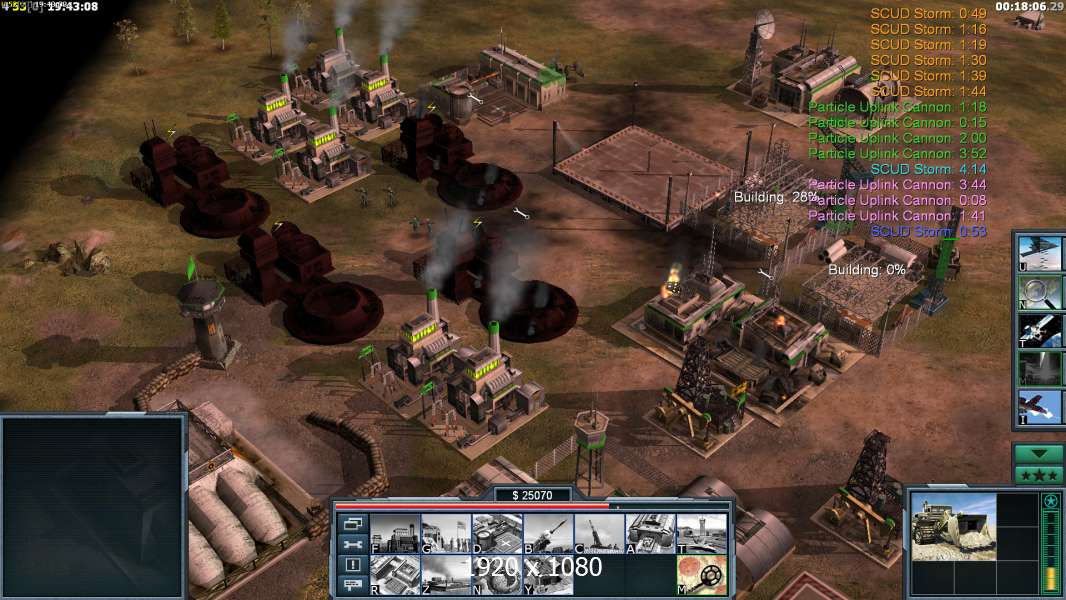Select the Airfield build icon marked T
The image size is (1066, 600).
tap(701, 534)
